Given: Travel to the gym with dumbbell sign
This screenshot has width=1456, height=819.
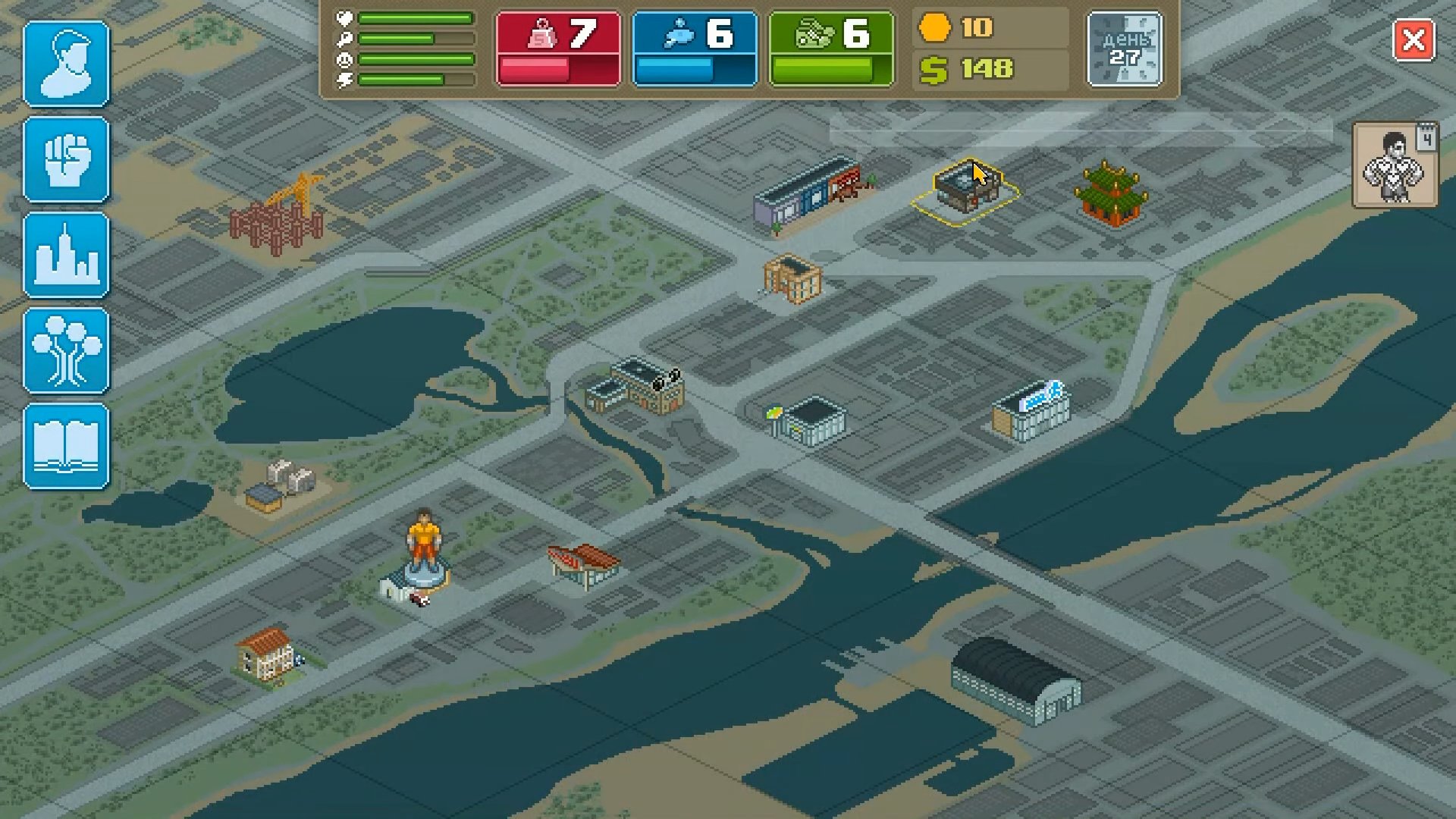Looking at the screenshot, I should pos(639,386).
